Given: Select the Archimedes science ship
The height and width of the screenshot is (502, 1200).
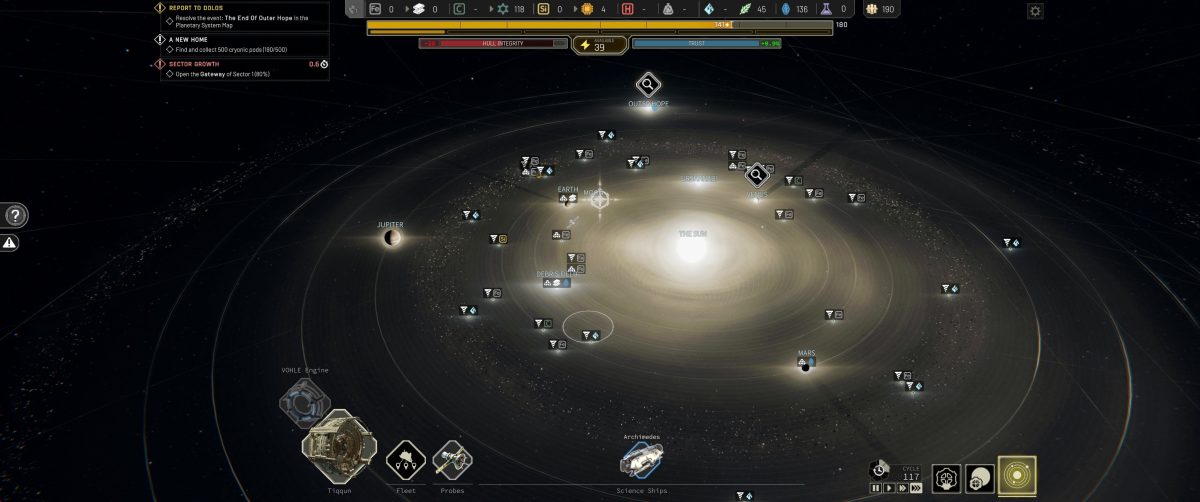Looking at the screenshot, I should [640, 459].
